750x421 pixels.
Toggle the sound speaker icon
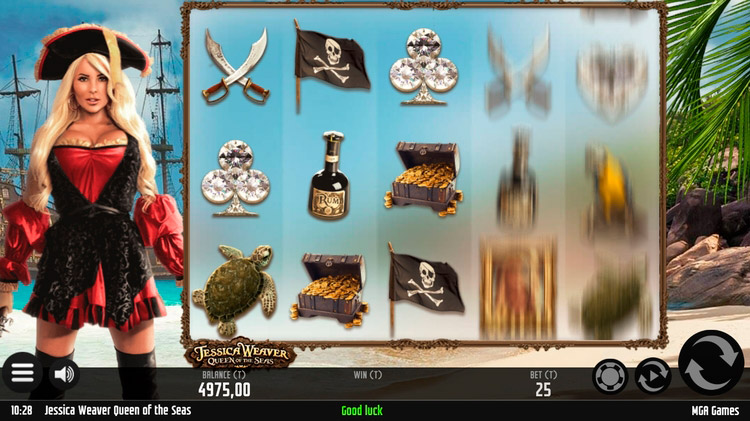point(65,375)
